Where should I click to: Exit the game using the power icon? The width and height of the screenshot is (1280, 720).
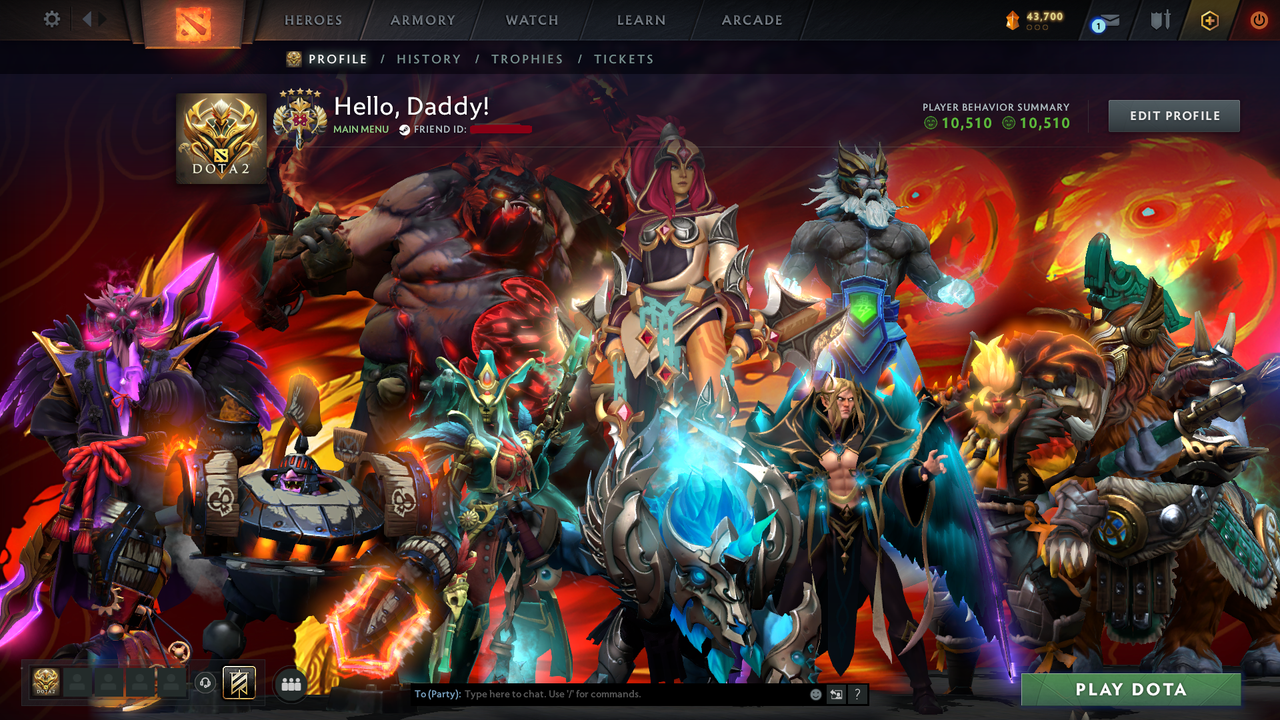point(1258,19)
